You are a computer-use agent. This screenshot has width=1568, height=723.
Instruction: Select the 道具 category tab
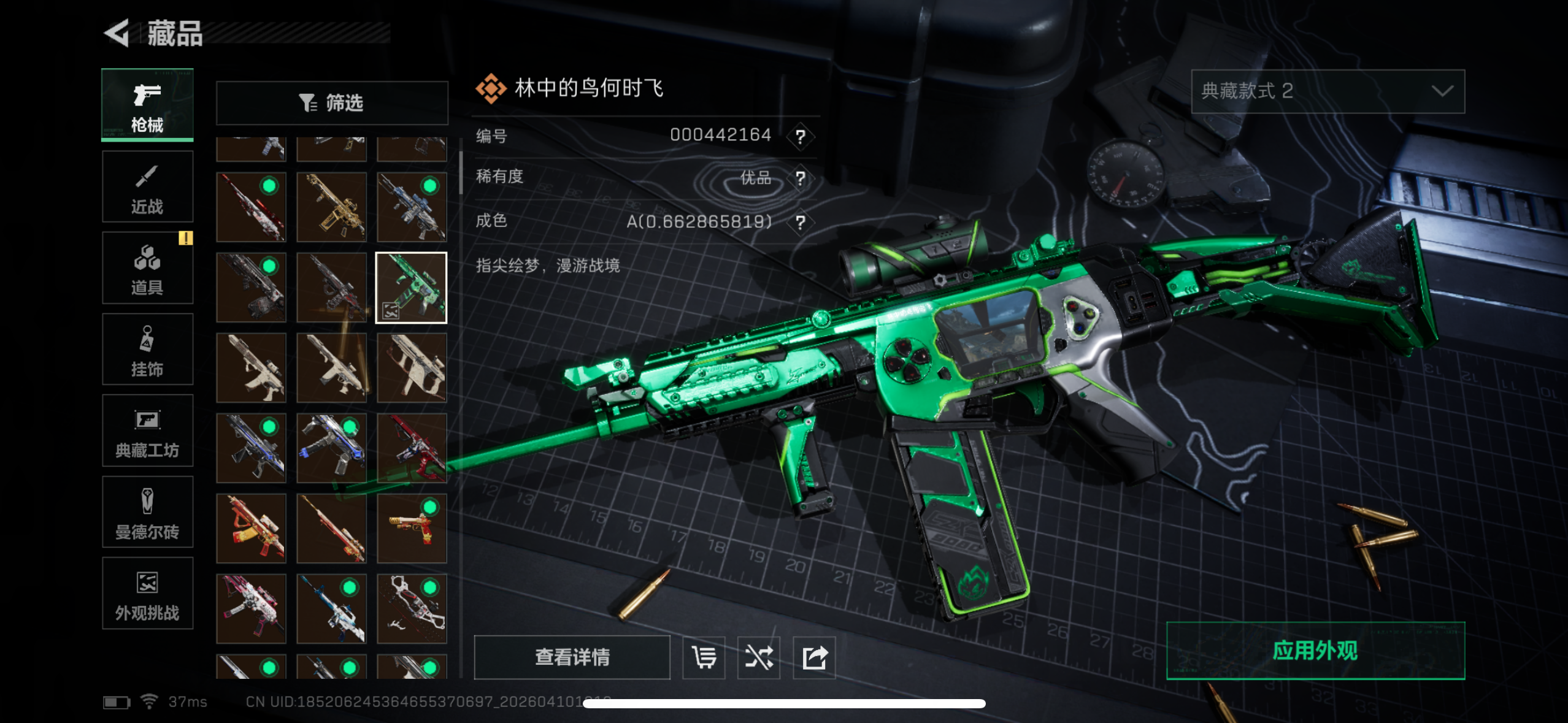[147, 268]
